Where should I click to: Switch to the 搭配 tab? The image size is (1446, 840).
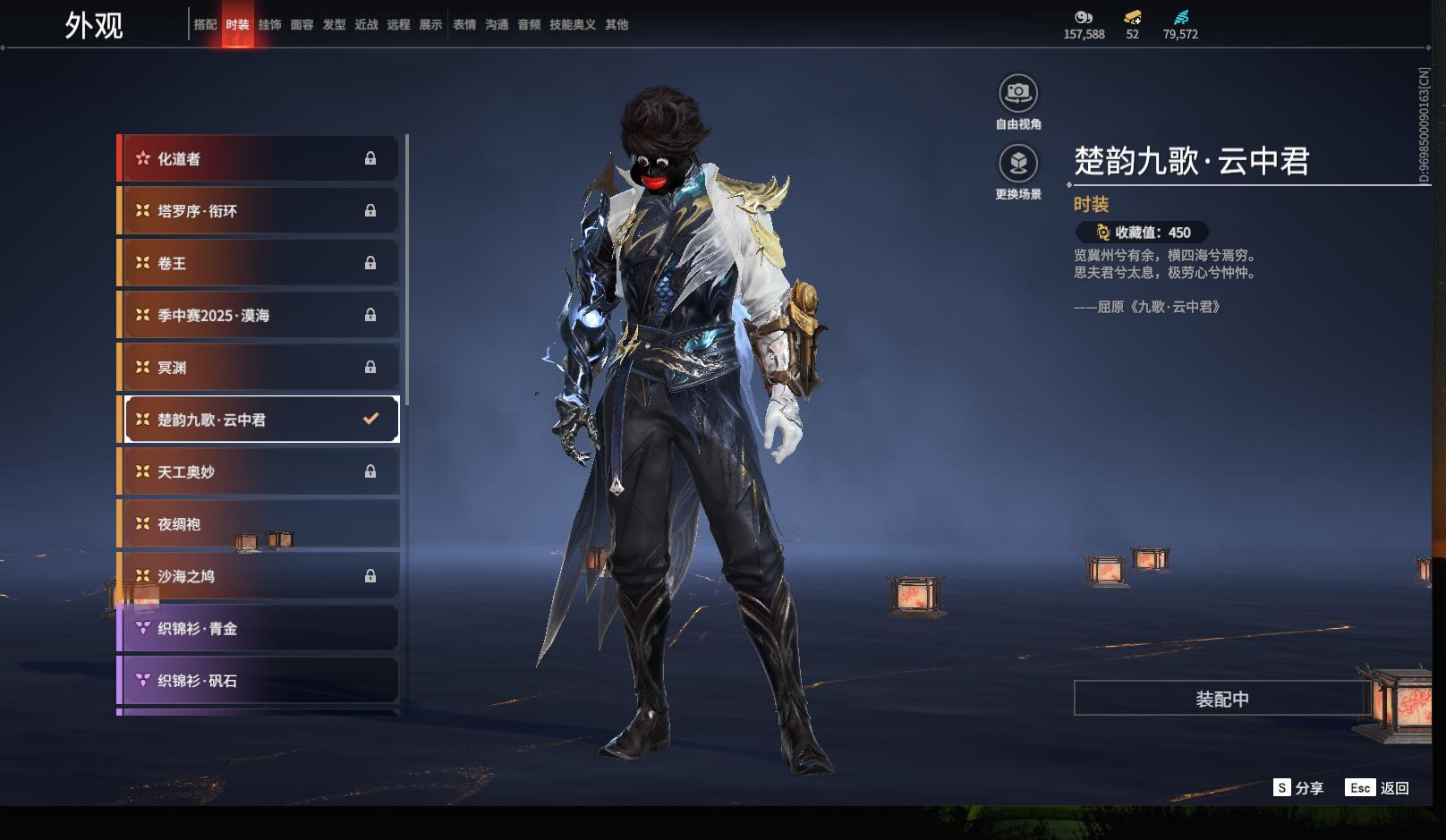205,25
